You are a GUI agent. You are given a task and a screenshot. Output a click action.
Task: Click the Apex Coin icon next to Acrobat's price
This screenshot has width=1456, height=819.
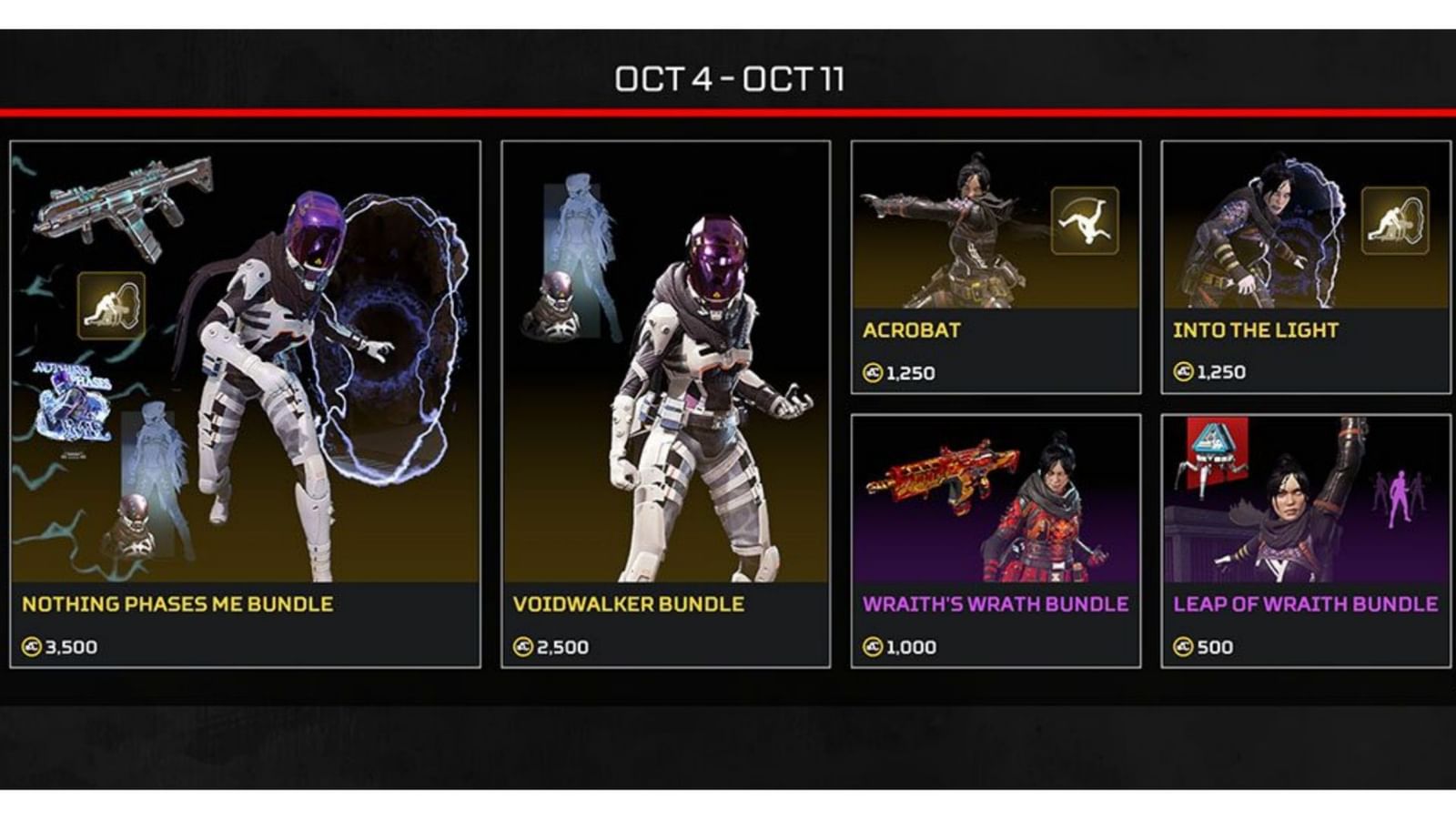click(872, 371)
